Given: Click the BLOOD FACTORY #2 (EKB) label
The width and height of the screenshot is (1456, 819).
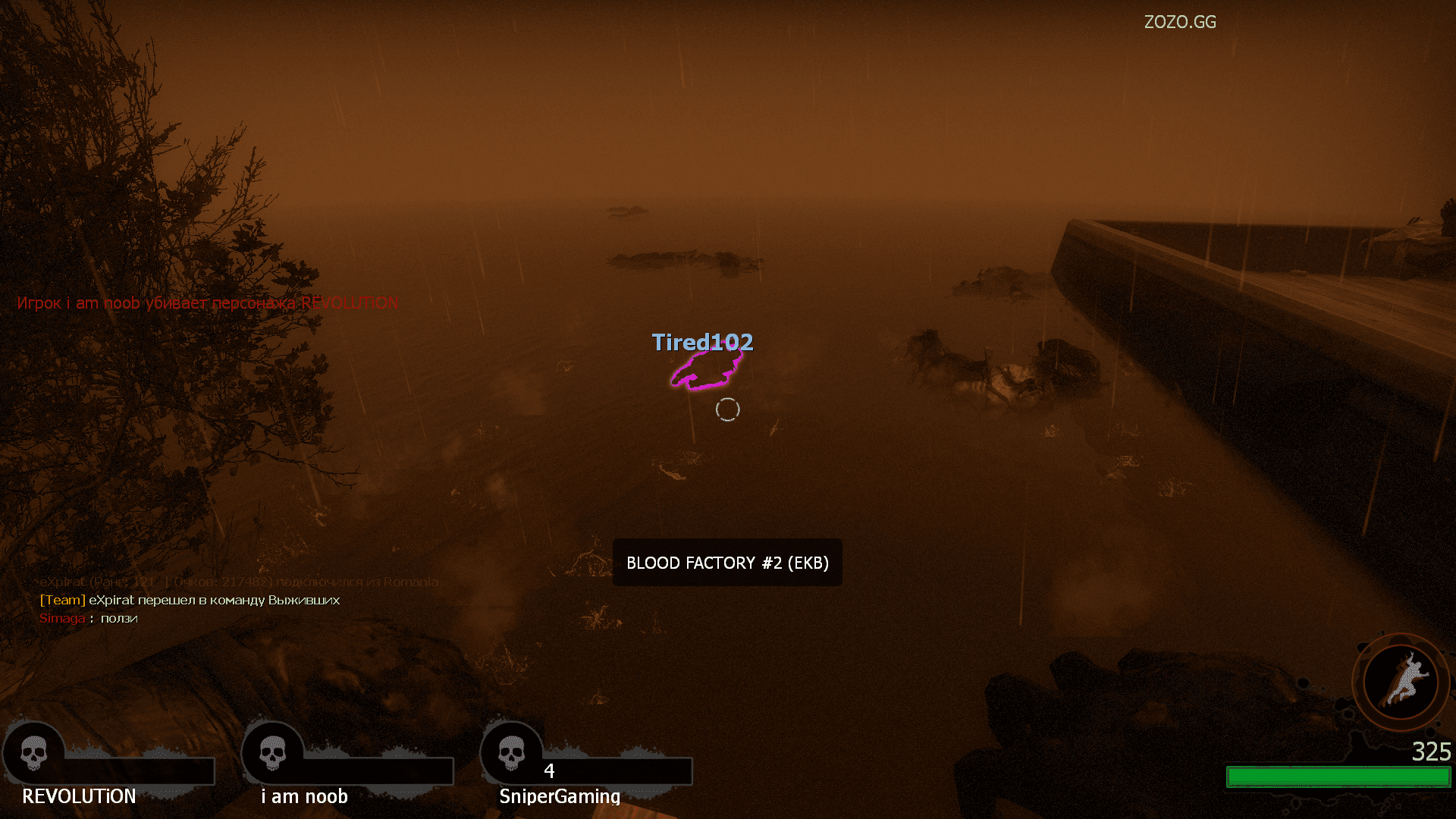Looking at the screenshot, I should point(727,563).
